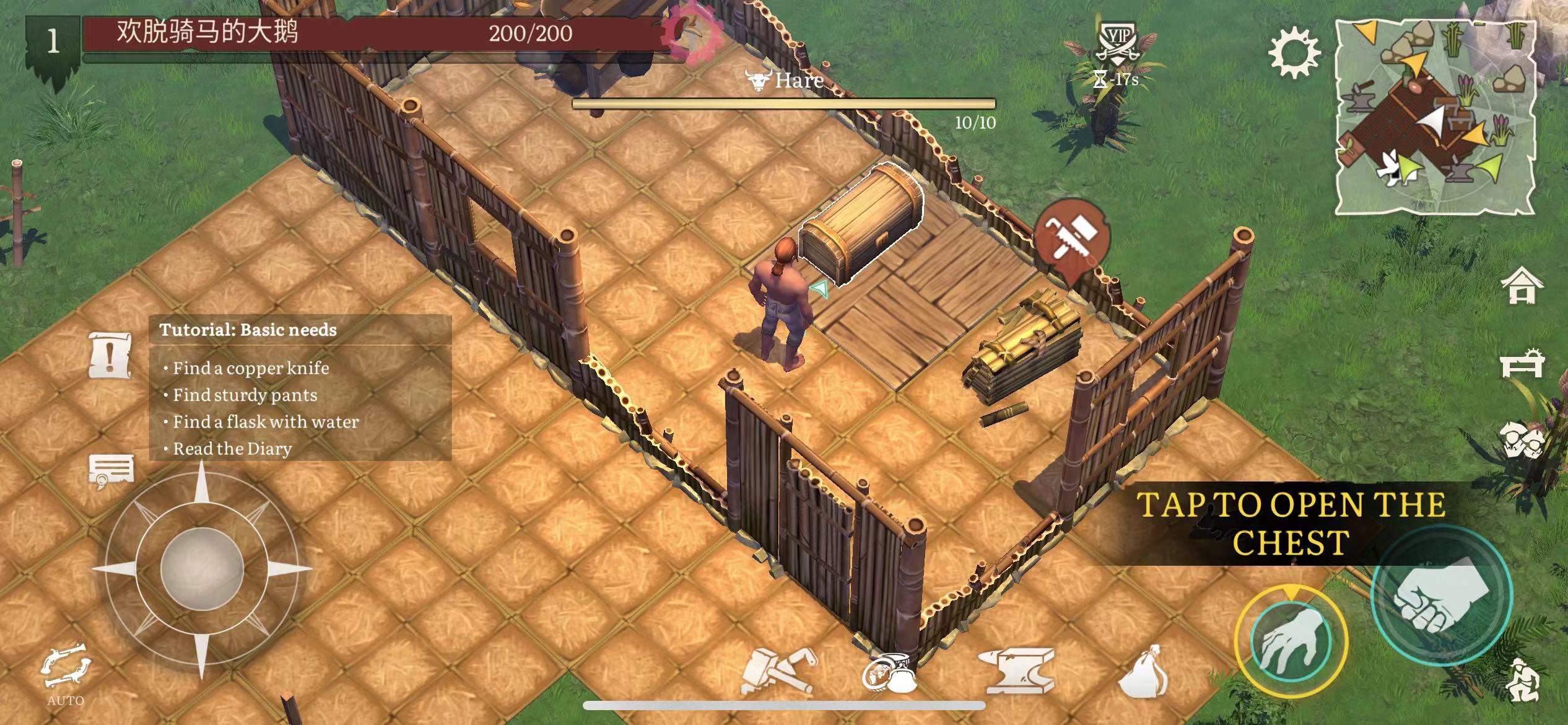
Task: Open the hammer and trowel build menu
Action: 777,672
